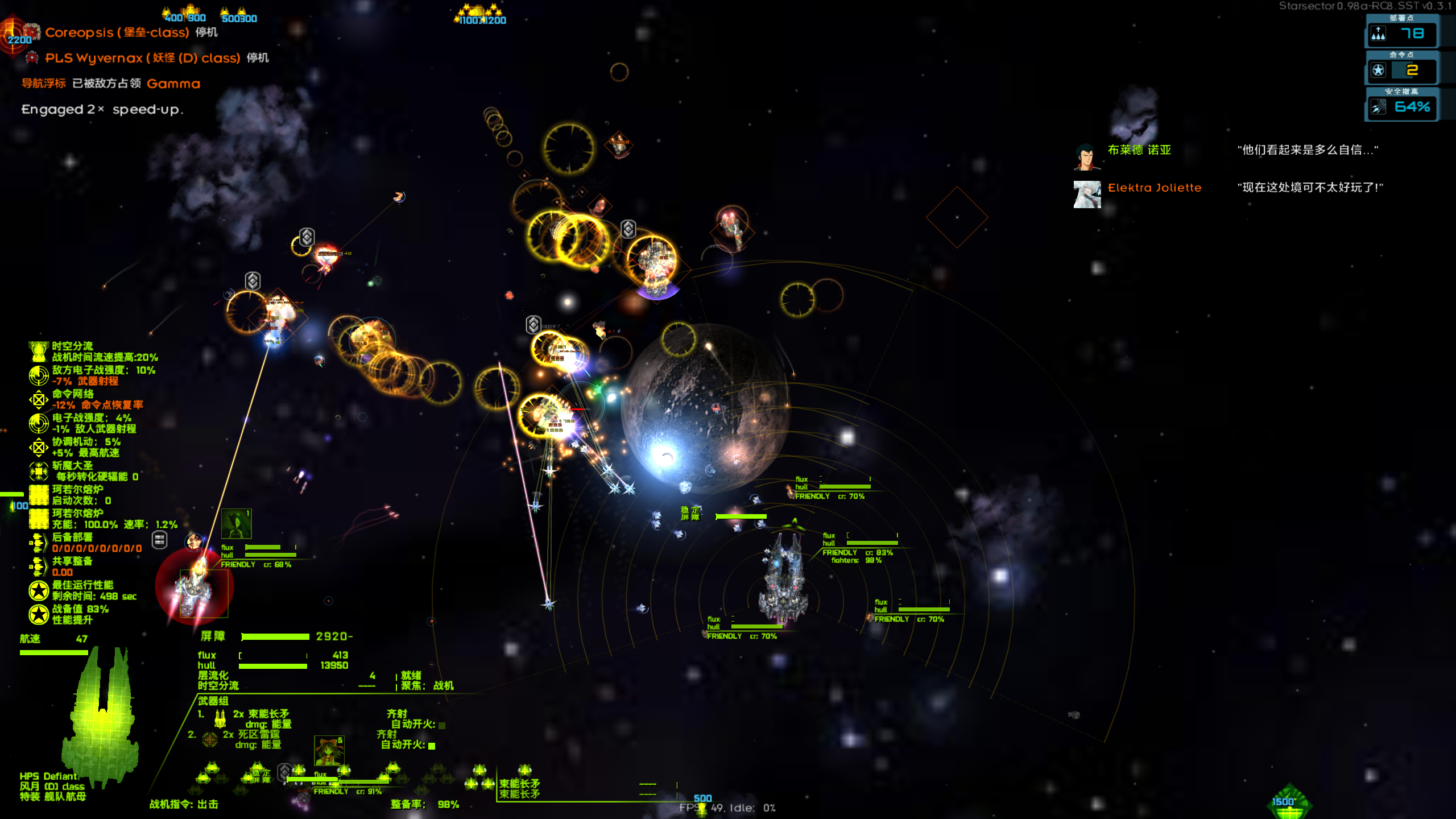Click the 后备部署 status icon
The image size is (1456, 819).
39,543
